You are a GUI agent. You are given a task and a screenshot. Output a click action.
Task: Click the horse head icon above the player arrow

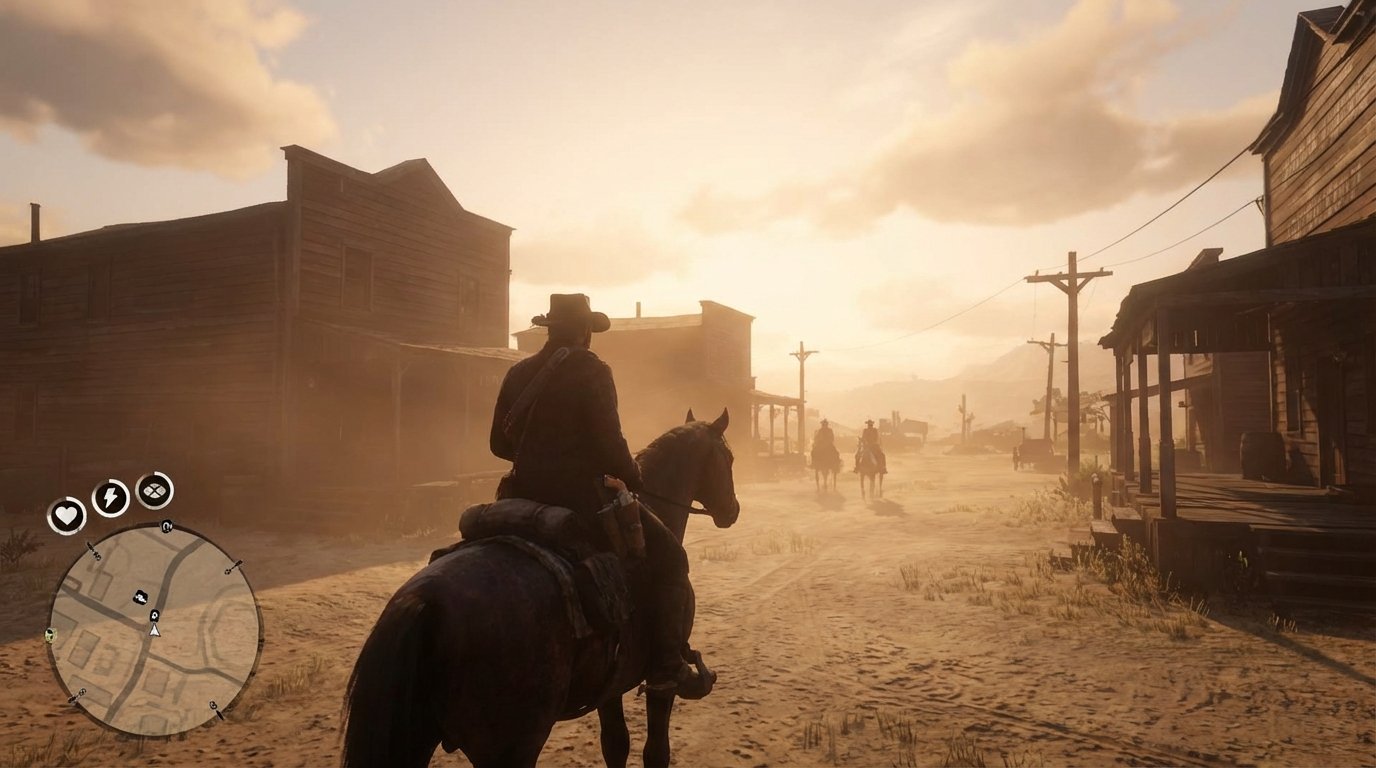pyautogui.click(x=155, y=615)
